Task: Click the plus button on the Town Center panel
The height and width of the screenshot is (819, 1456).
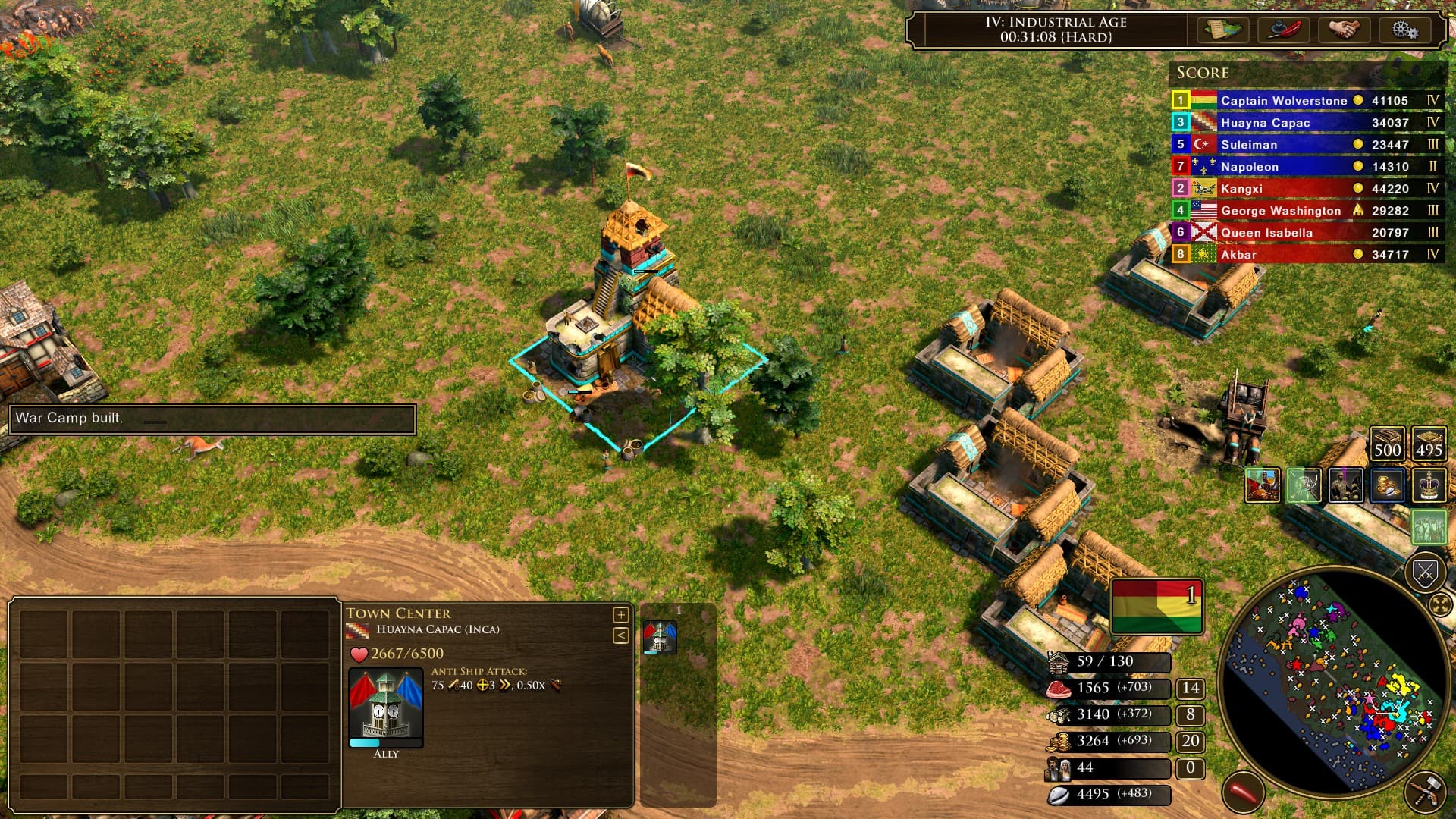Action: [620, 614]
